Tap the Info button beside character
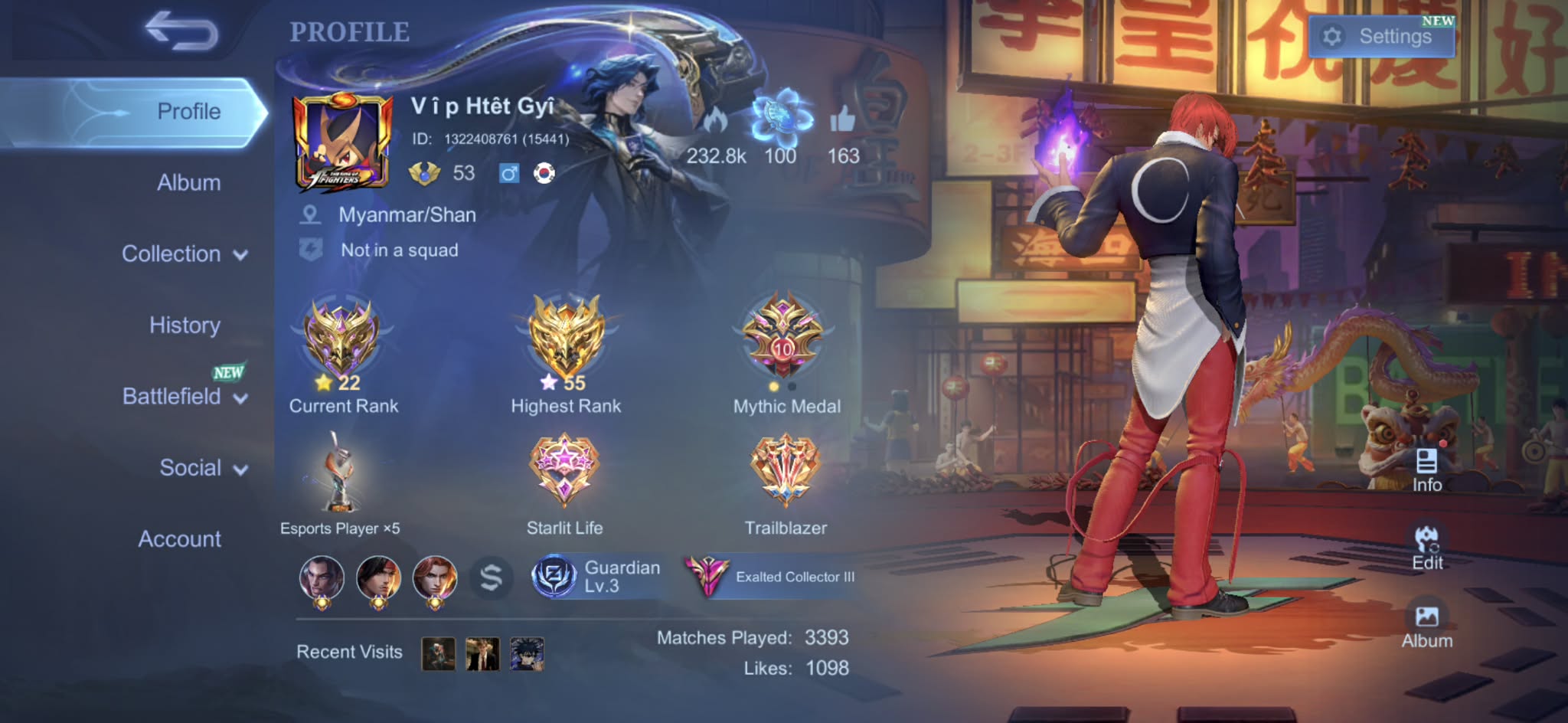This screenshot has width=1568, height=723. pyautogui.click(x=1426, y=470)
